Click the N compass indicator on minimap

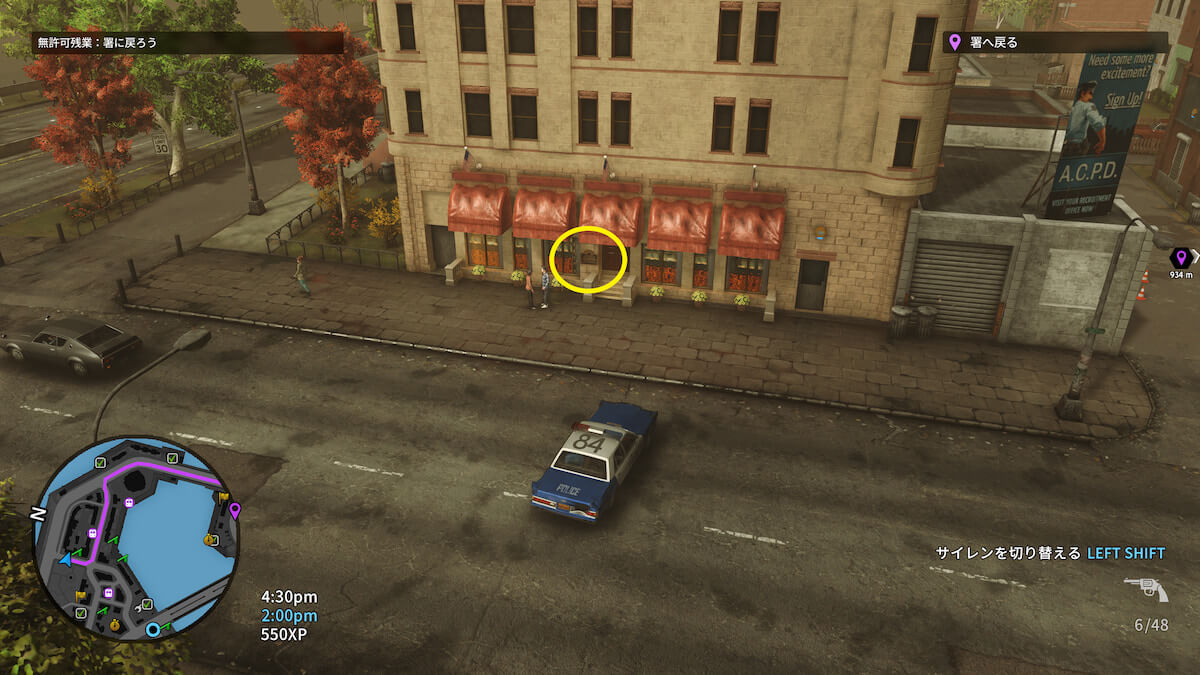point(38,514)
